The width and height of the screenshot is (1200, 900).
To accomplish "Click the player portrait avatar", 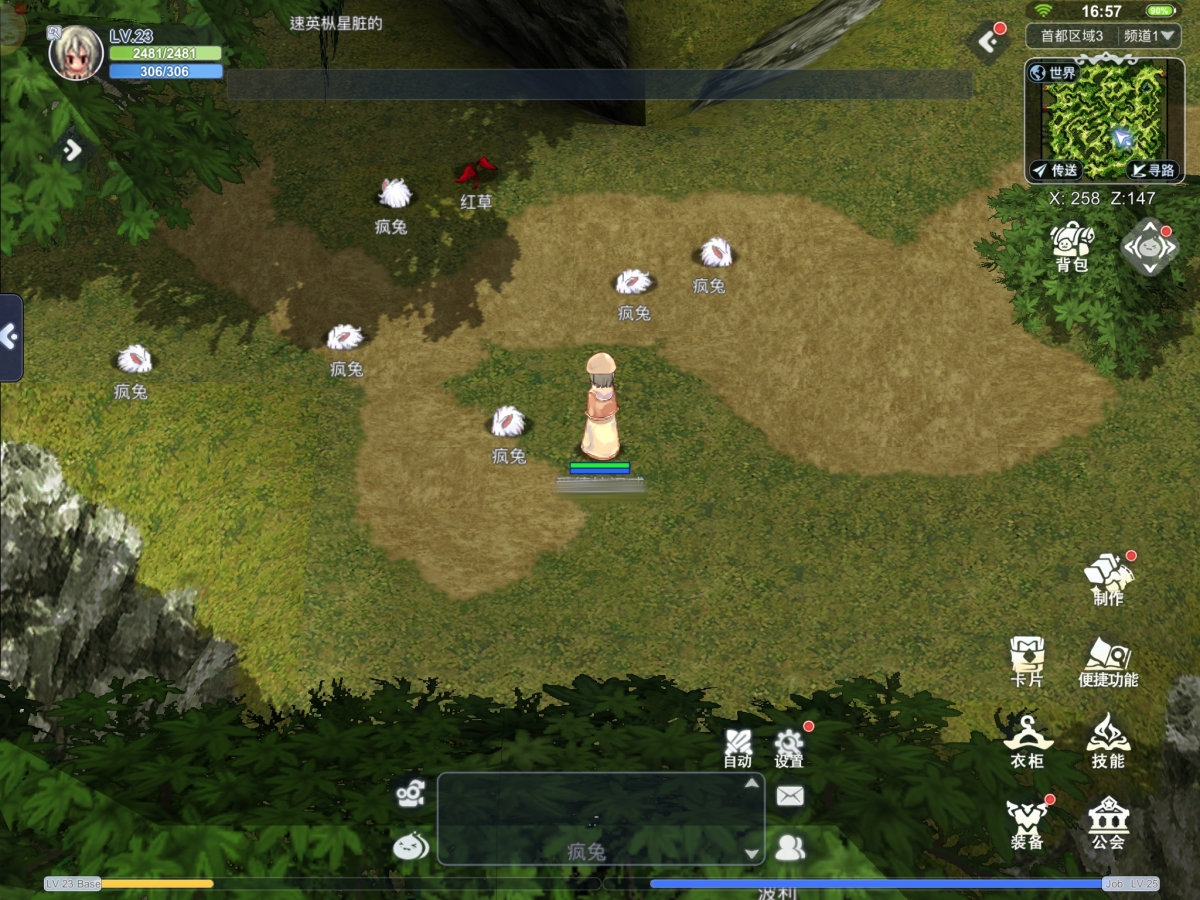I will [76, 52].
